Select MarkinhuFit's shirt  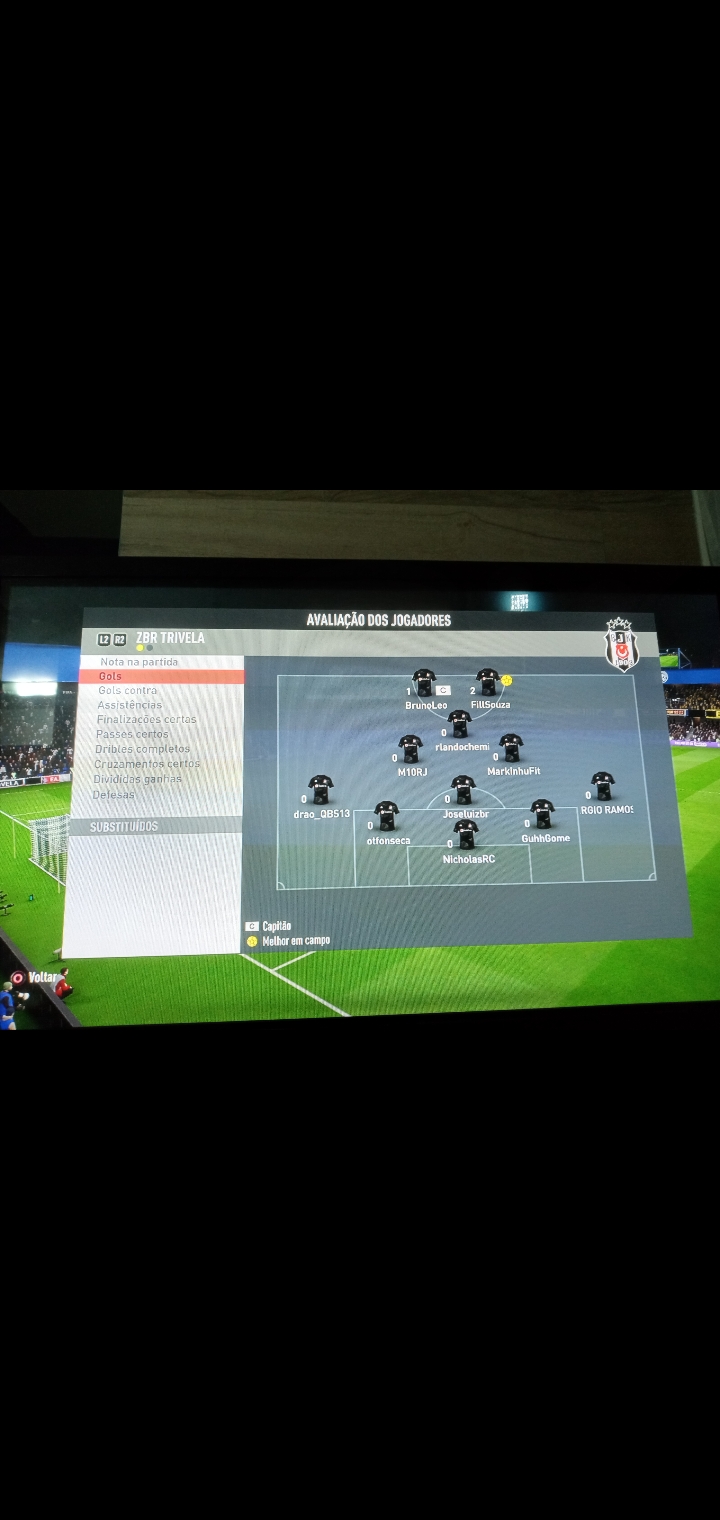point(511,748)
